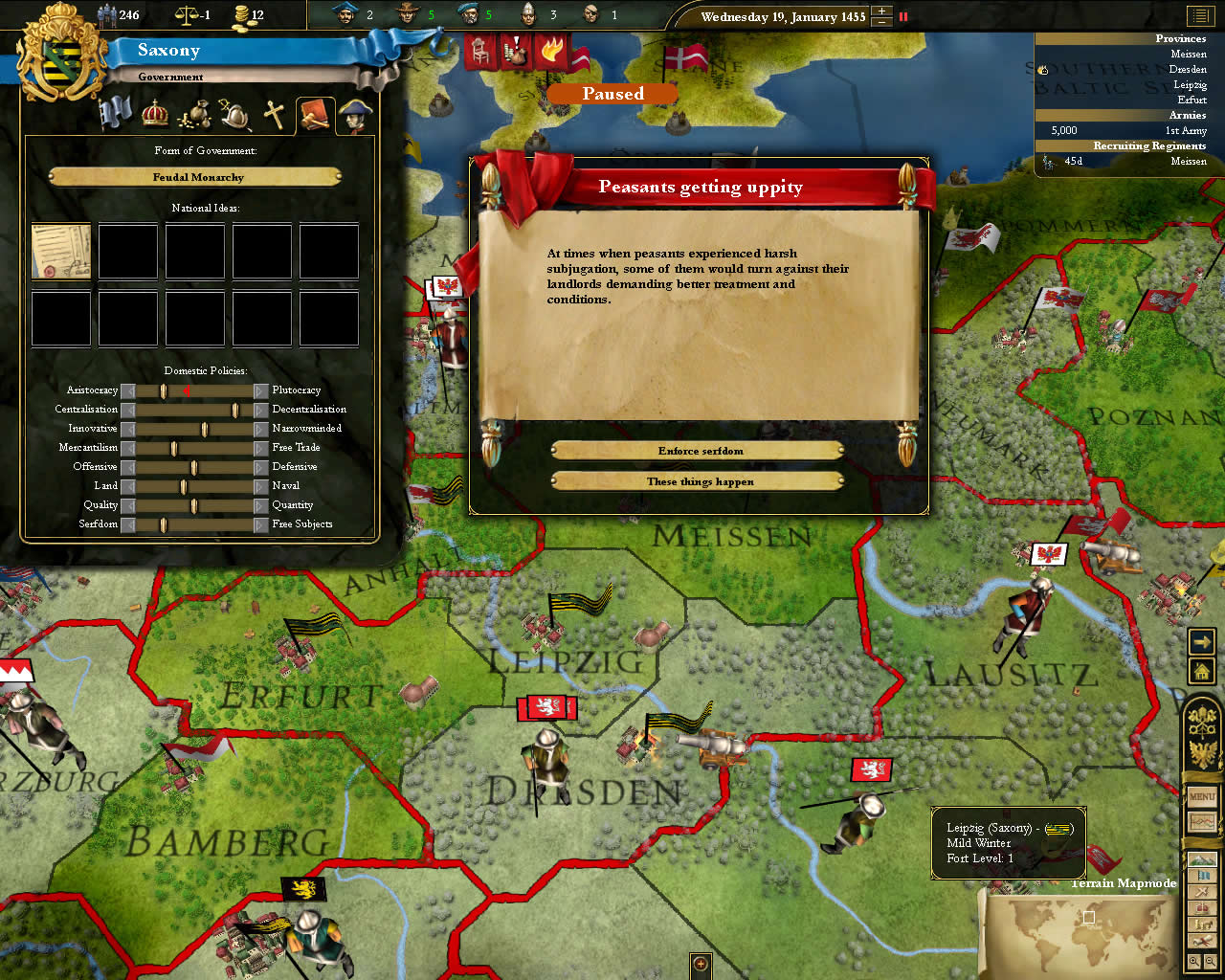This screenshot has height=980, width=1225.
Task: Open the helmet military tab
Action: [235, 115]
